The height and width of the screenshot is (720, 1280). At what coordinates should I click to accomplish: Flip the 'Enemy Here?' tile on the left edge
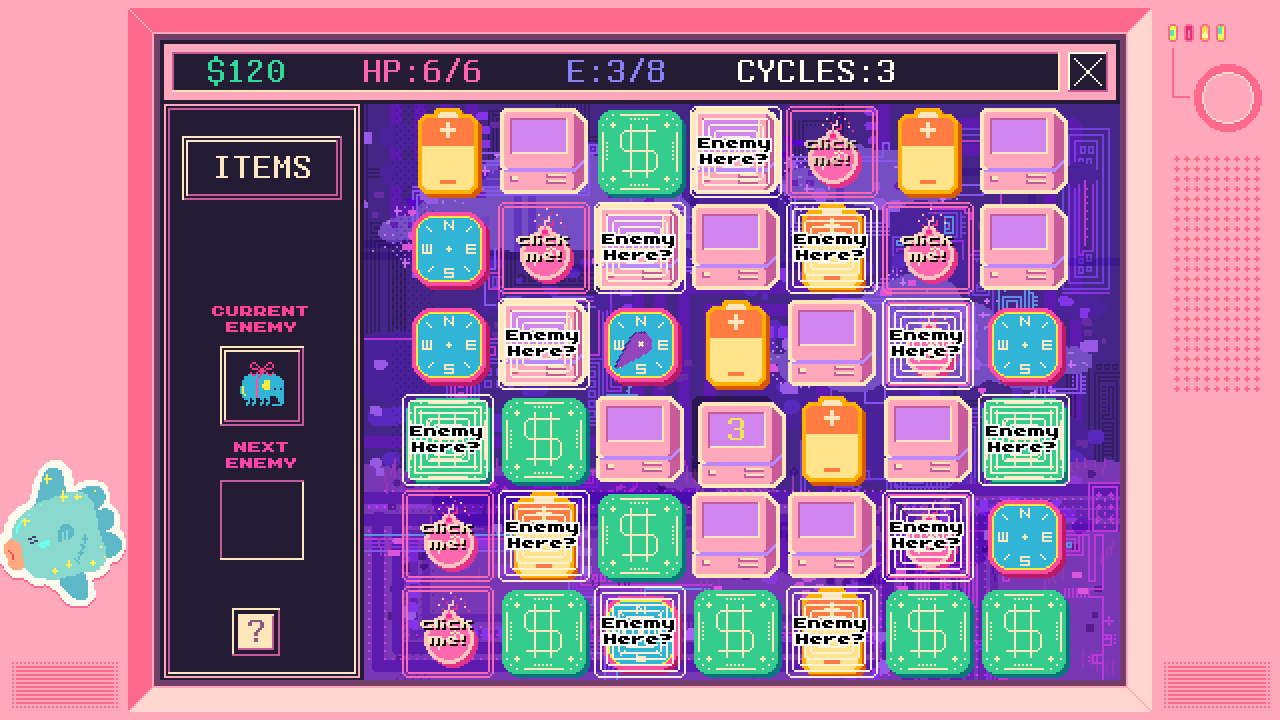pos(448,440)
